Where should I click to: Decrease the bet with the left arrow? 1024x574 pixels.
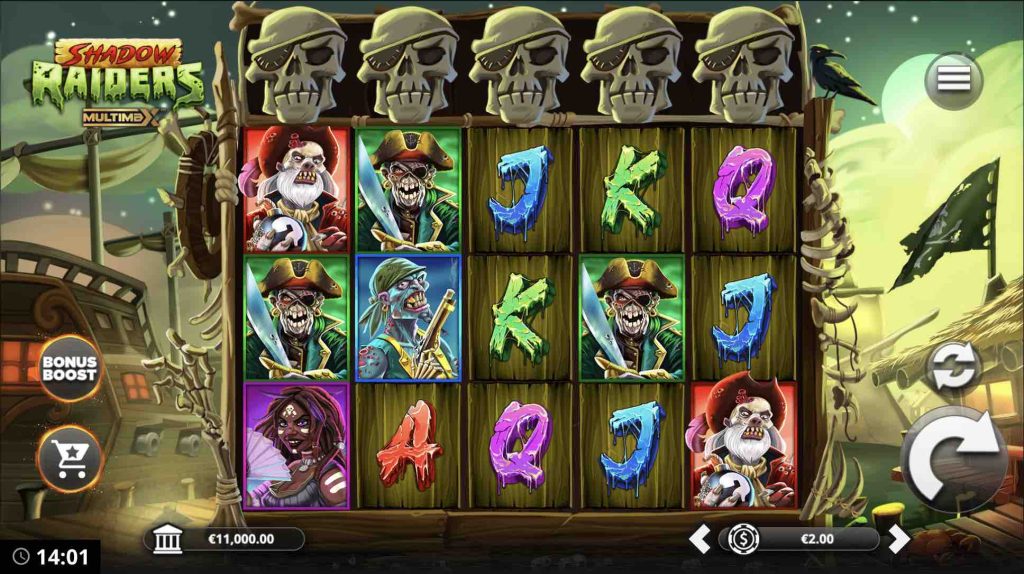[x=702, y=540]
